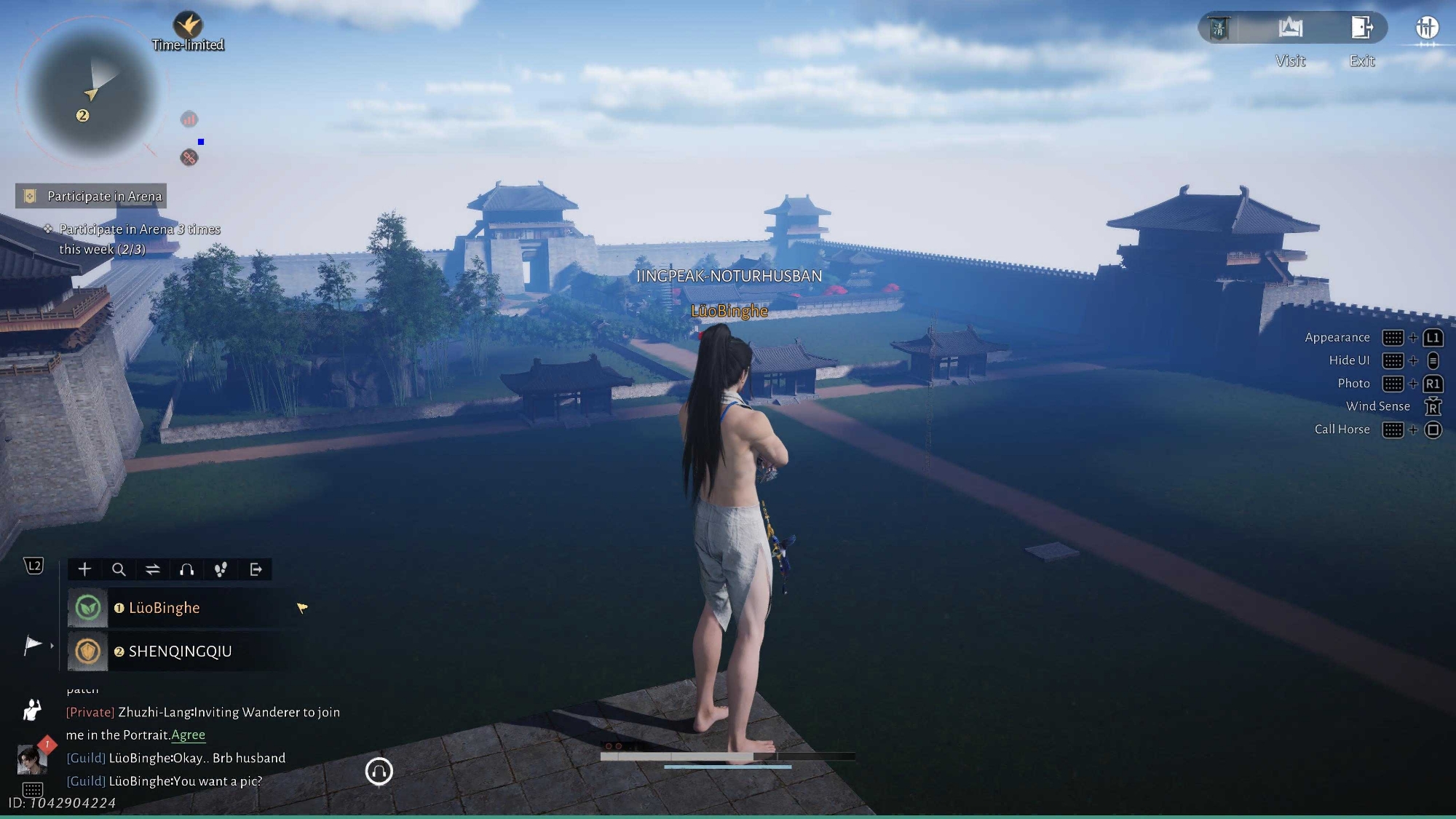1456x819 pixels.
Task: Click the footprints follow icon
Action: pyautogui.click(x=221, y=569)
